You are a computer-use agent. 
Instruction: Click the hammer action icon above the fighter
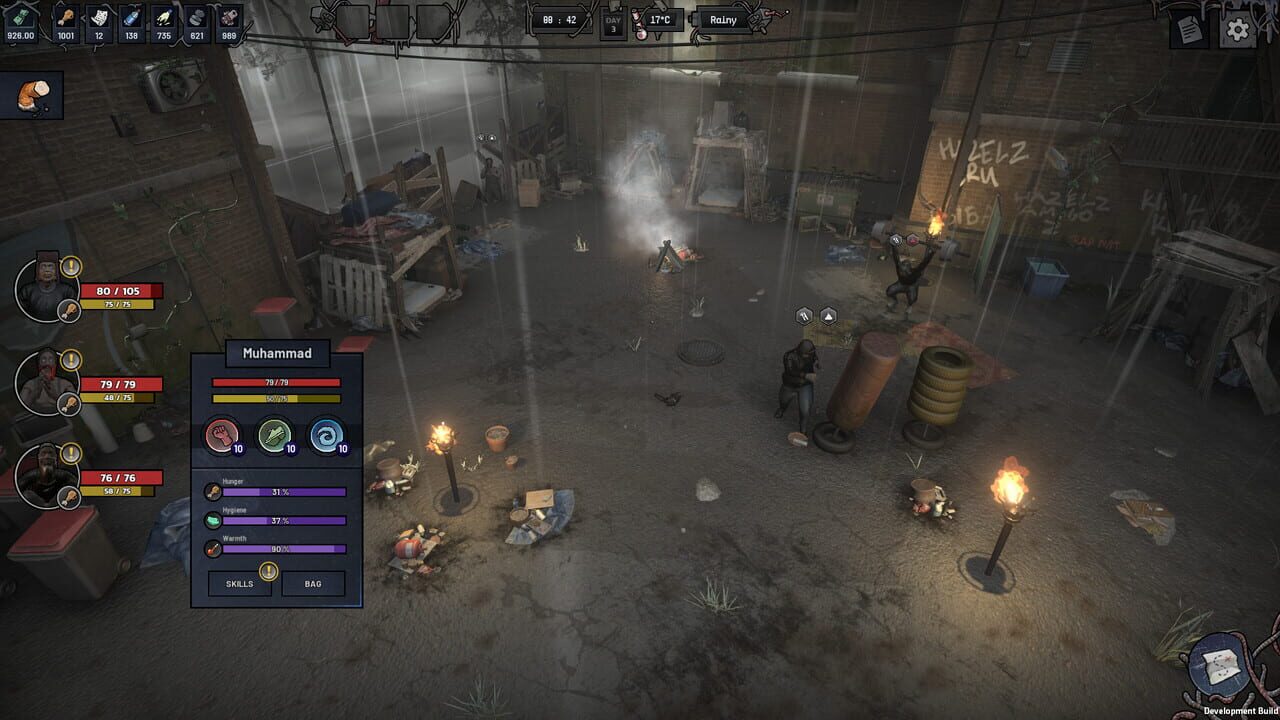pos(803,314)
